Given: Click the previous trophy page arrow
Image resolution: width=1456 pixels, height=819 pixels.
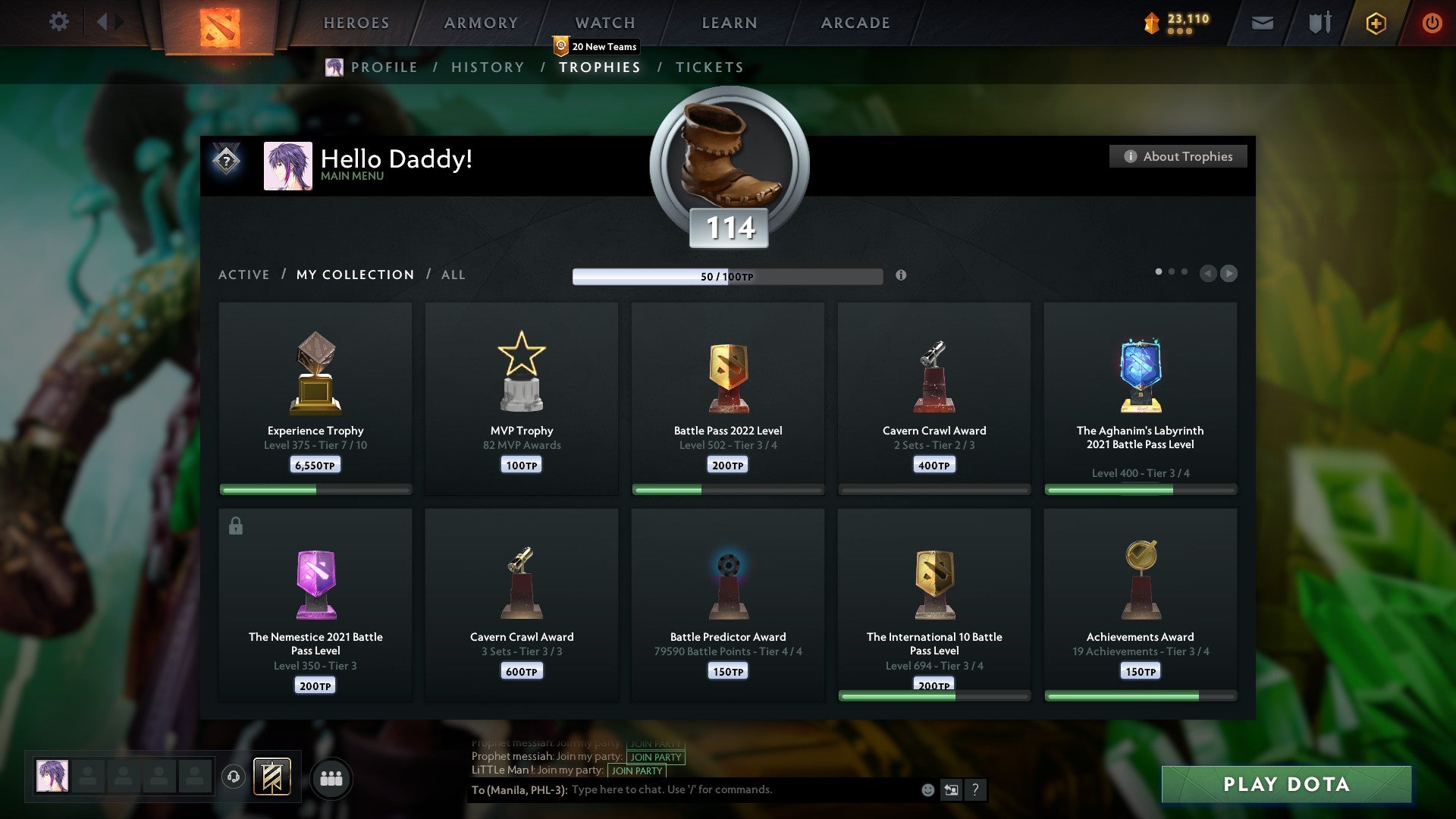Looking at the screenshot, I should click(x=1207, y=274).
